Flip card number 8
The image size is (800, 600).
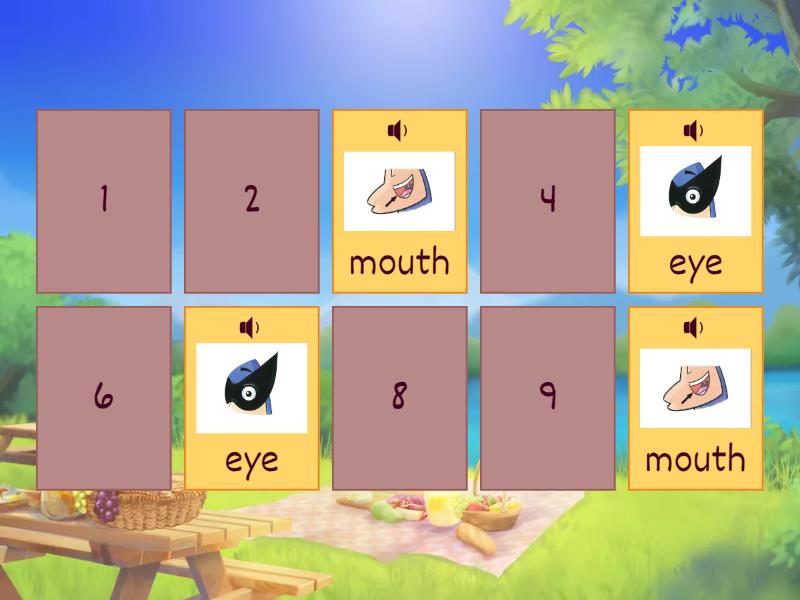point(400,398)
